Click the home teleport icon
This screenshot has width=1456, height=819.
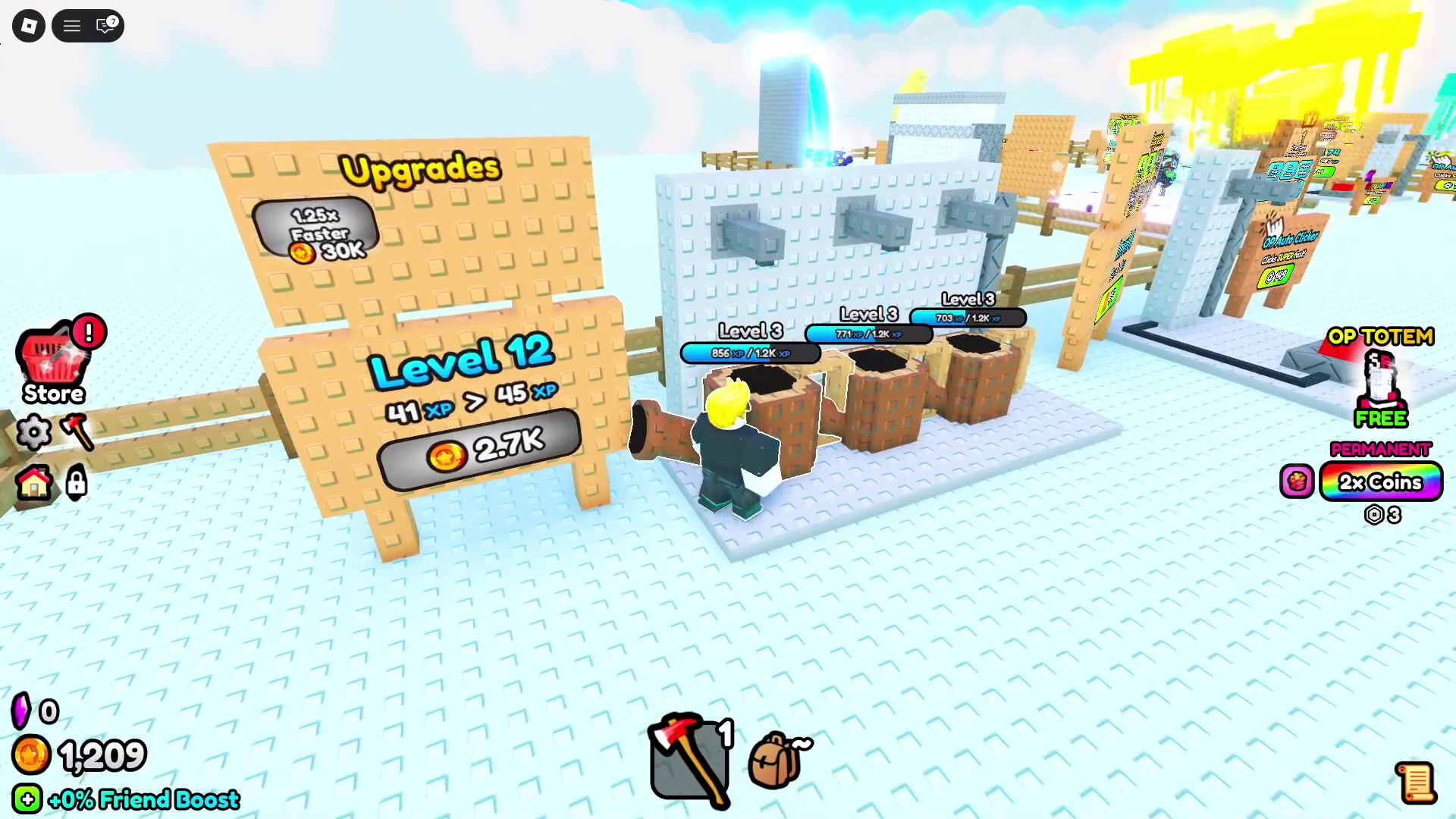click(34, 484)
